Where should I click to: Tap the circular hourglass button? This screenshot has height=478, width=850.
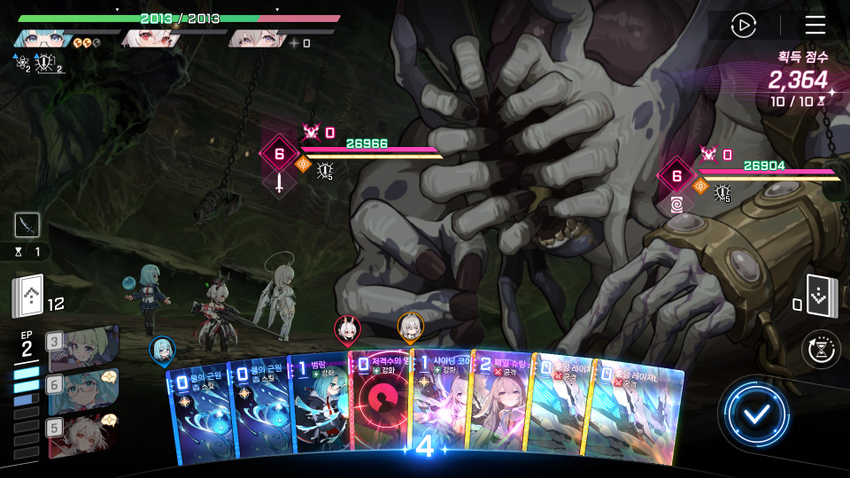click(x=821, y=349)
